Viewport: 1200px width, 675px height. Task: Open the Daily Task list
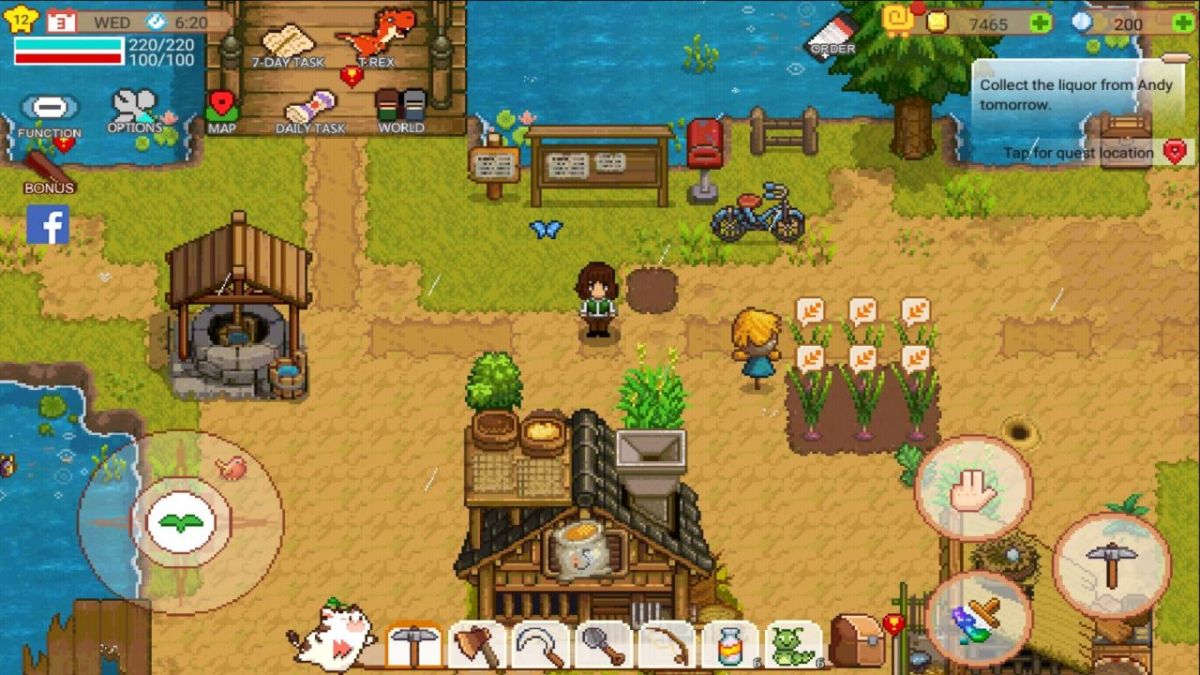point(310,110)
